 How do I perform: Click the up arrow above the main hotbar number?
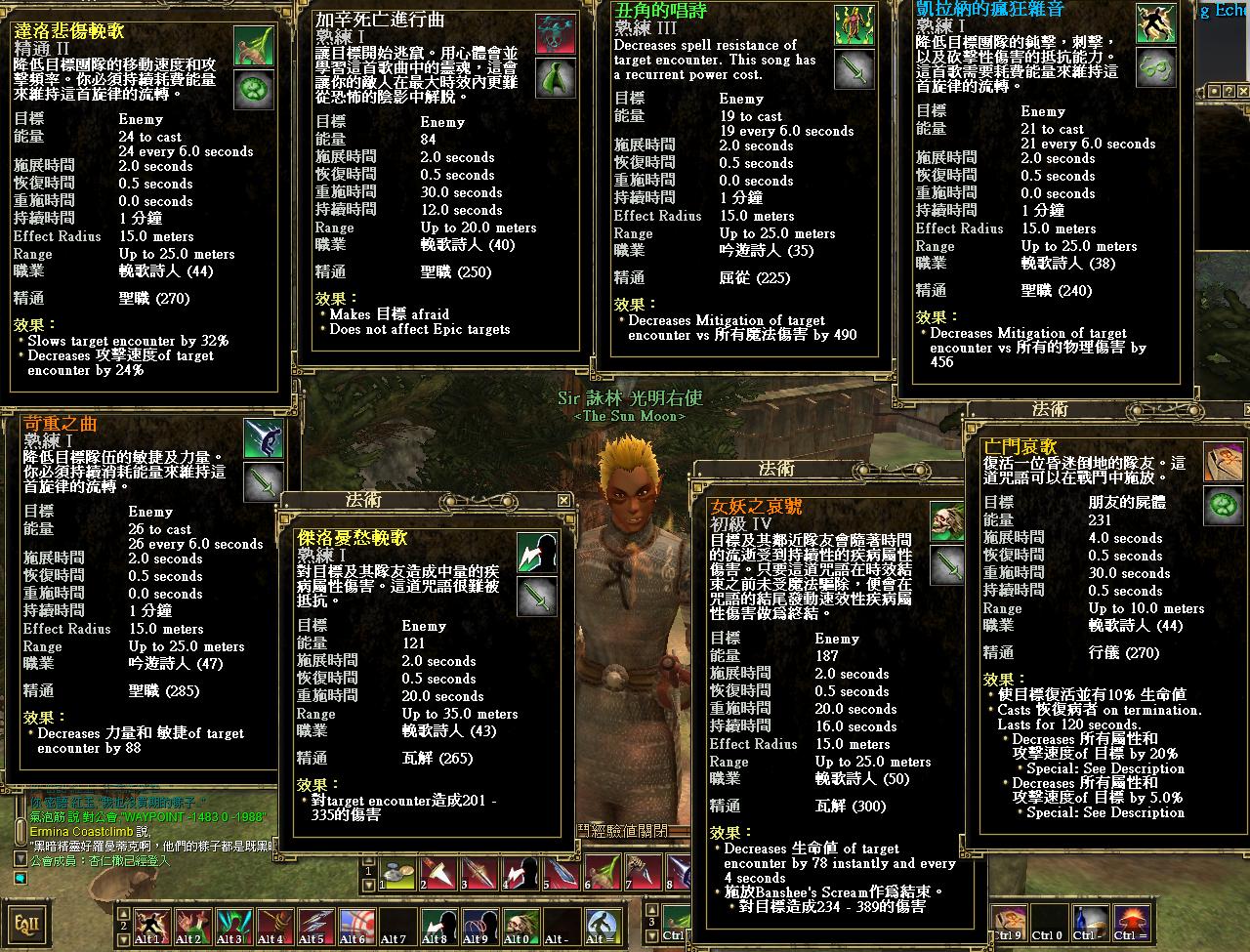click(x=368, y=859)
